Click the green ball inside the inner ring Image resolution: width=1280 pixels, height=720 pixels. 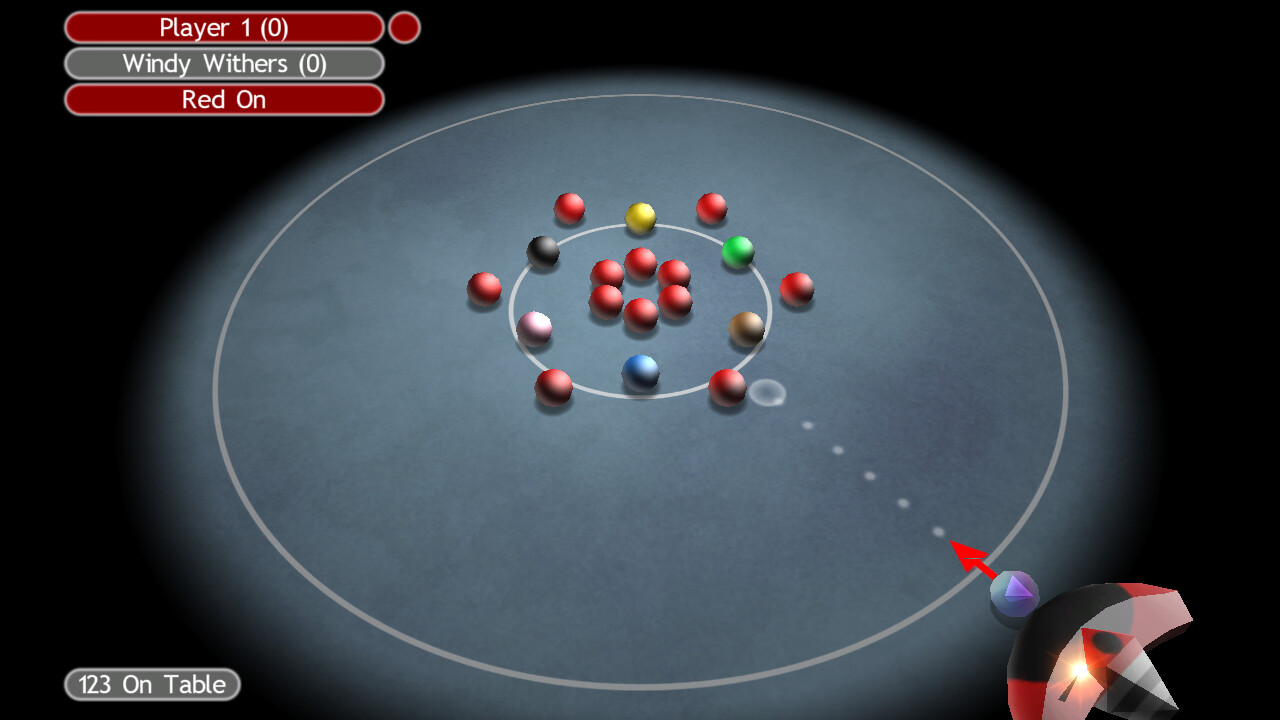[737, 252]
